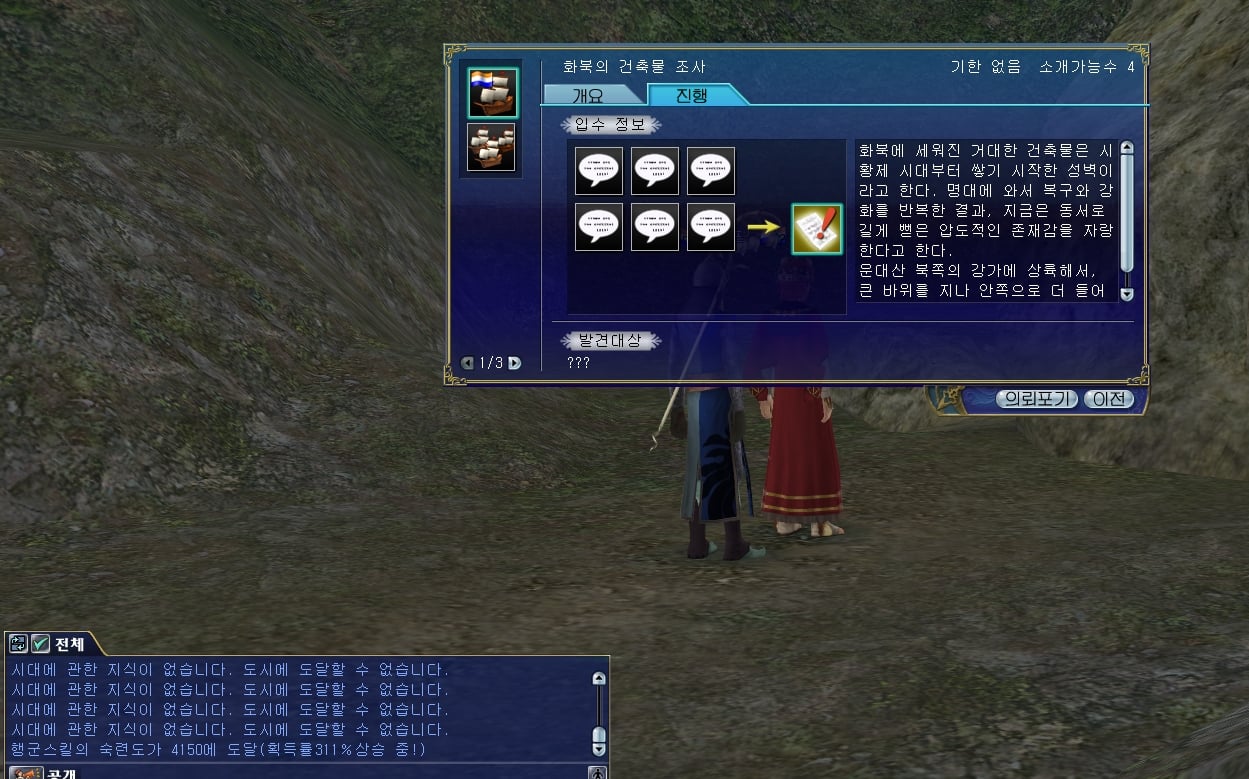Abandon the quest with 의뢰포기
The width and height of the screenshot is (1249, 779).
(x=1035, y=399)
